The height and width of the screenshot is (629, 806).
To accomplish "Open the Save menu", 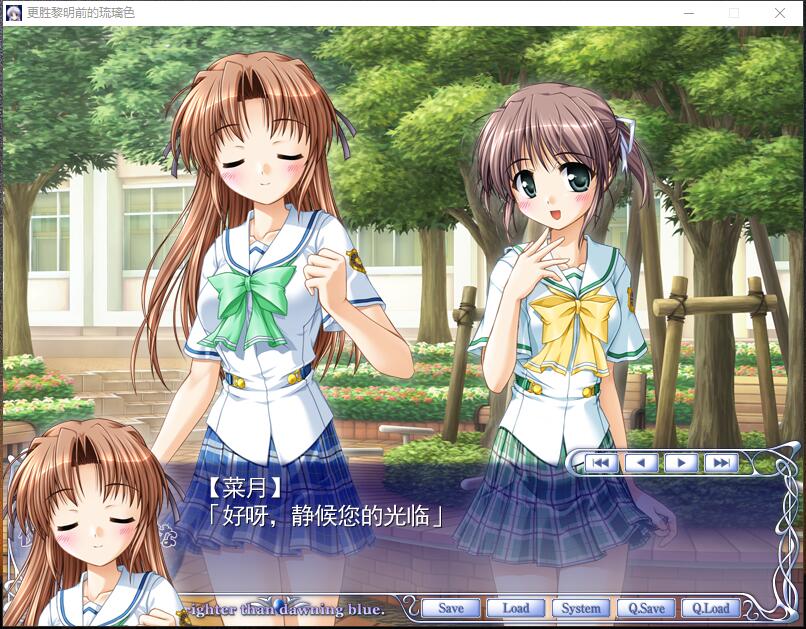I will pyautogui.click(x=451, y=608).
